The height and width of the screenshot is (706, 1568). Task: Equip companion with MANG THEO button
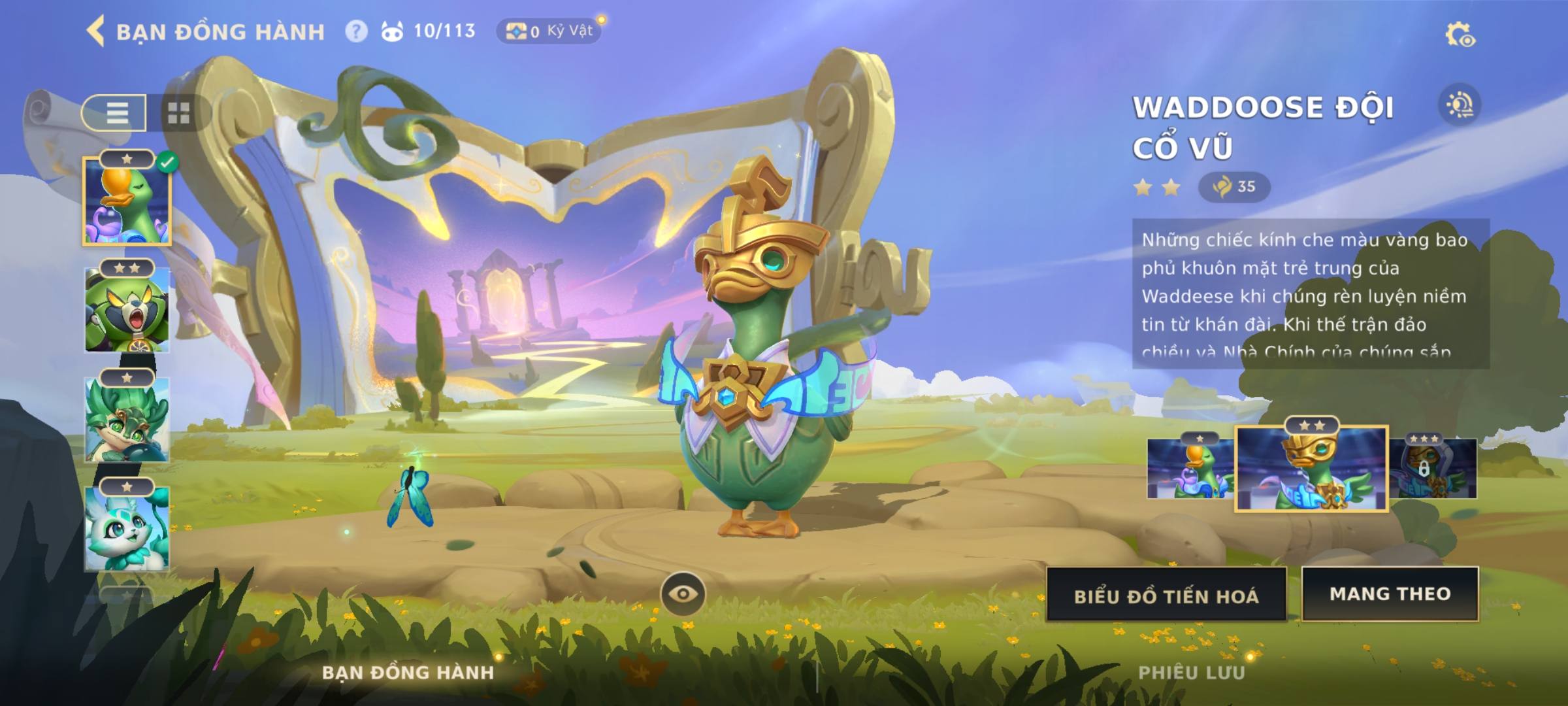pos(1390,594)
